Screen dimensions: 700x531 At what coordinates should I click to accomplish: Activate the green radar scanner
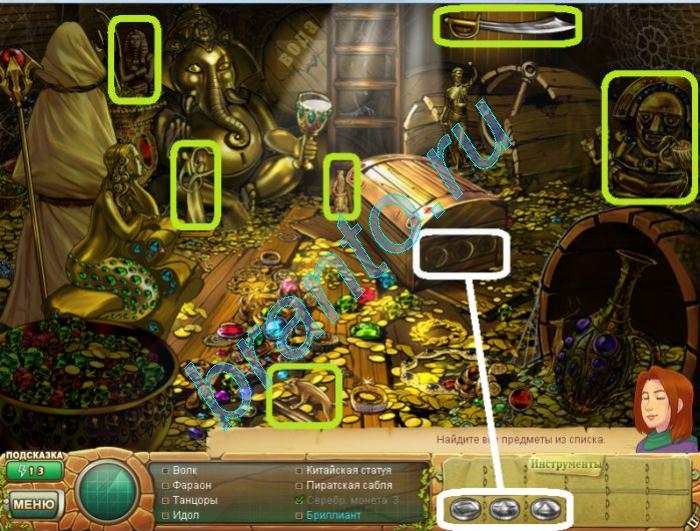click(106, 490)
